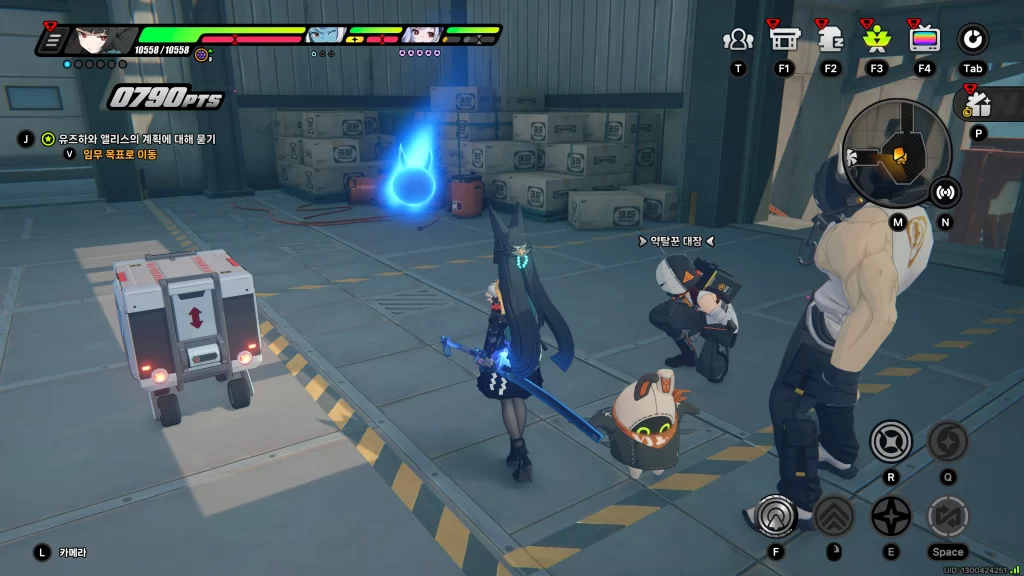Activate the triple-chevron dash icon

(x=833, y=516)
